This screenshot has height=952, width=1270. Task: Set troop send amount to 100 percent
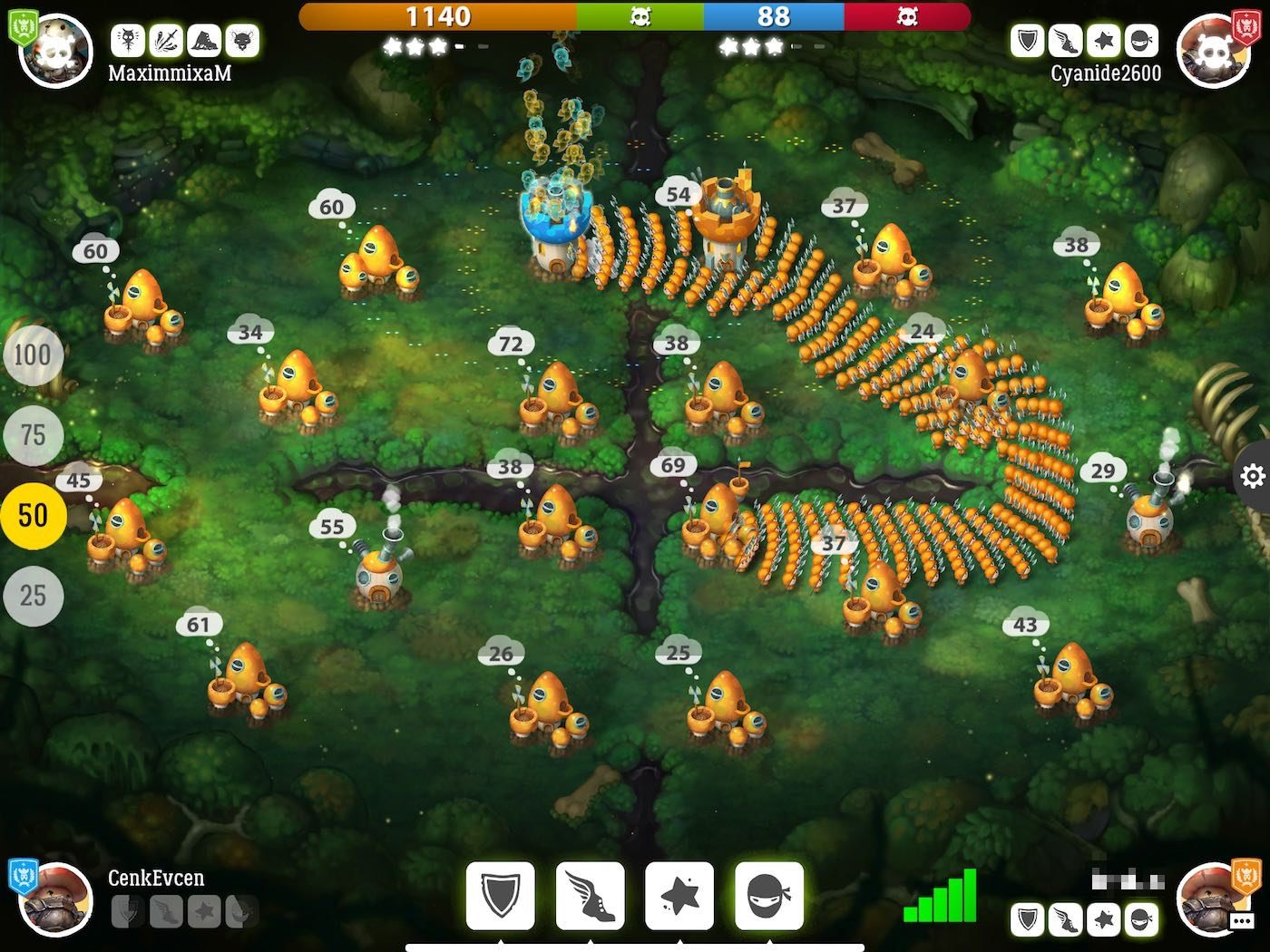33,355
